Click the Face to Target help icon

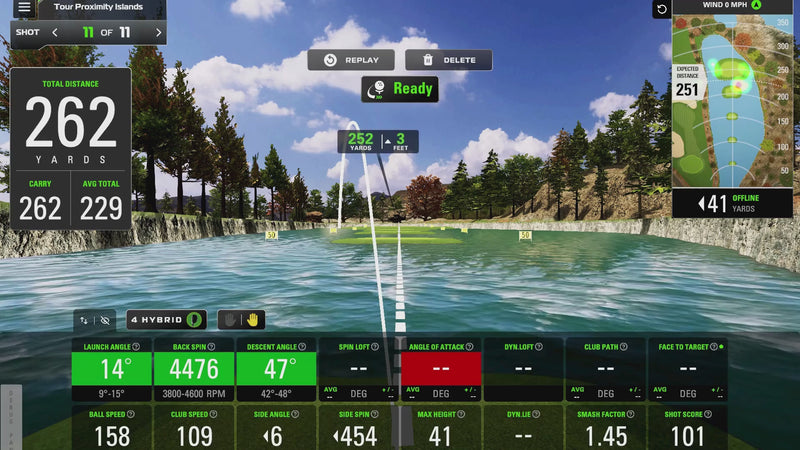[714, 347]
